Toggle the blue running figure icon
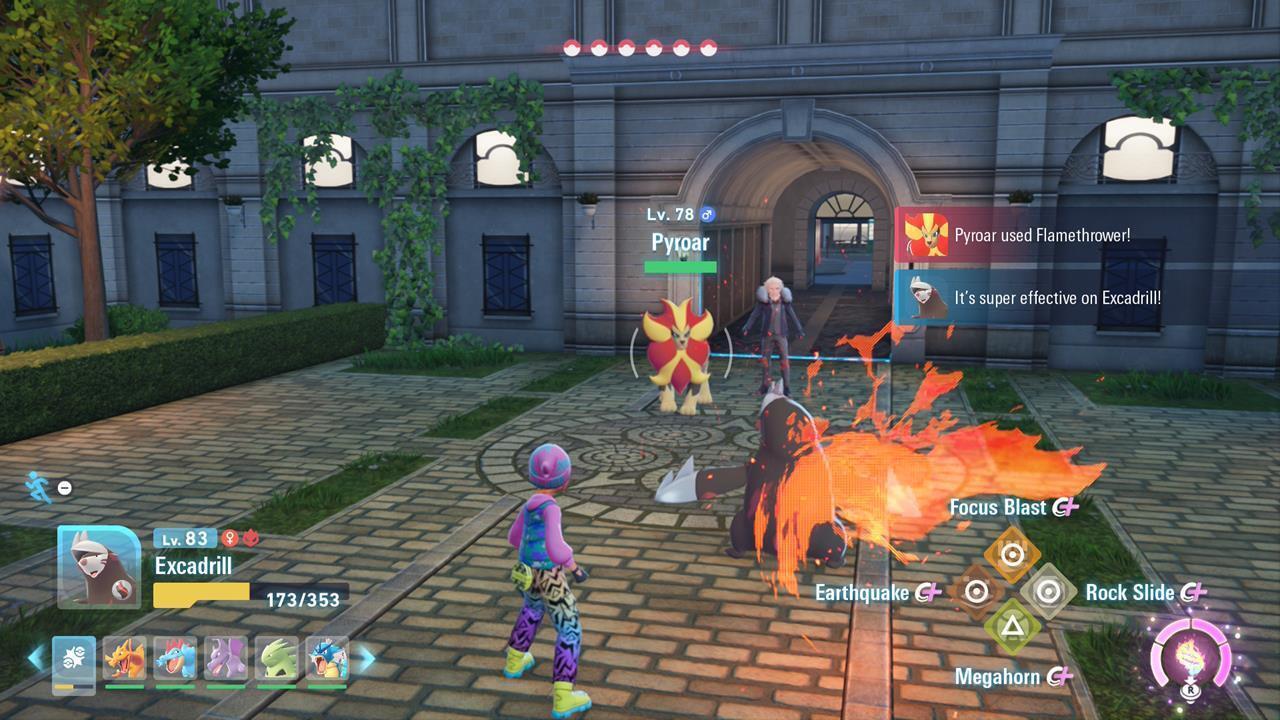 click(x=39, y=487)
